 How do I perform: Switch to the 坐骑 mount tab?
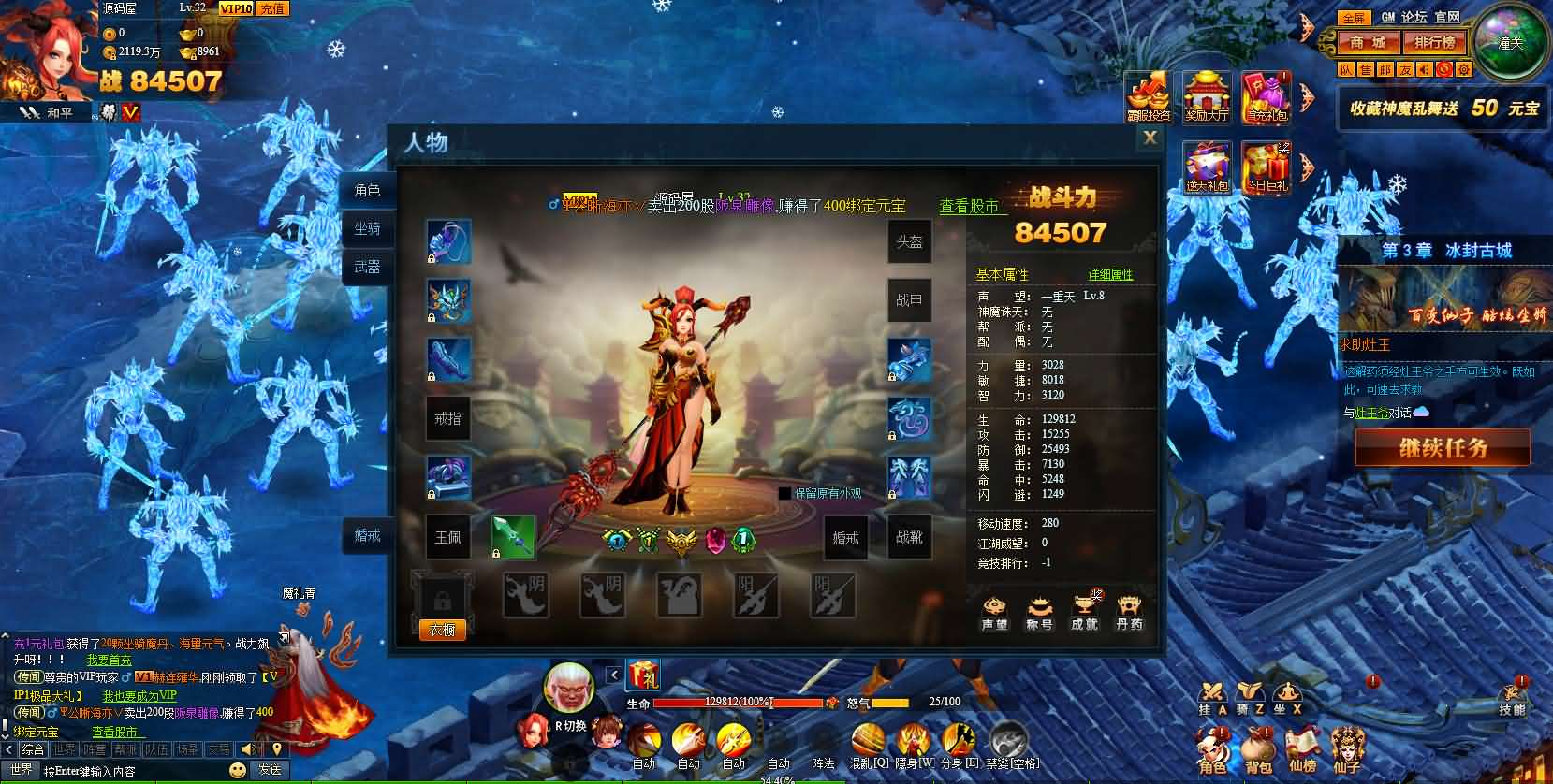coord(366,227)
